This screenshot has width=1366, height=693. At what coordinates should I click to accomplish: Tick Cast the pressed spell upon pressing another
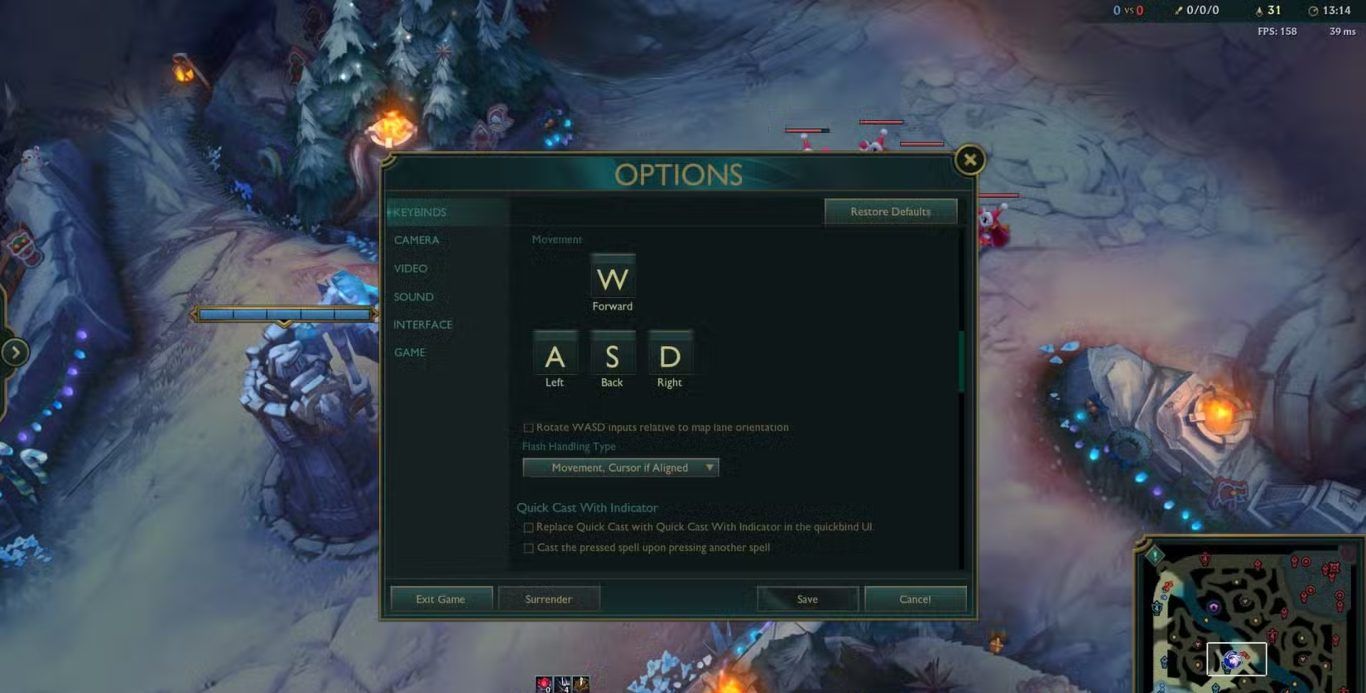click(529, 548)
